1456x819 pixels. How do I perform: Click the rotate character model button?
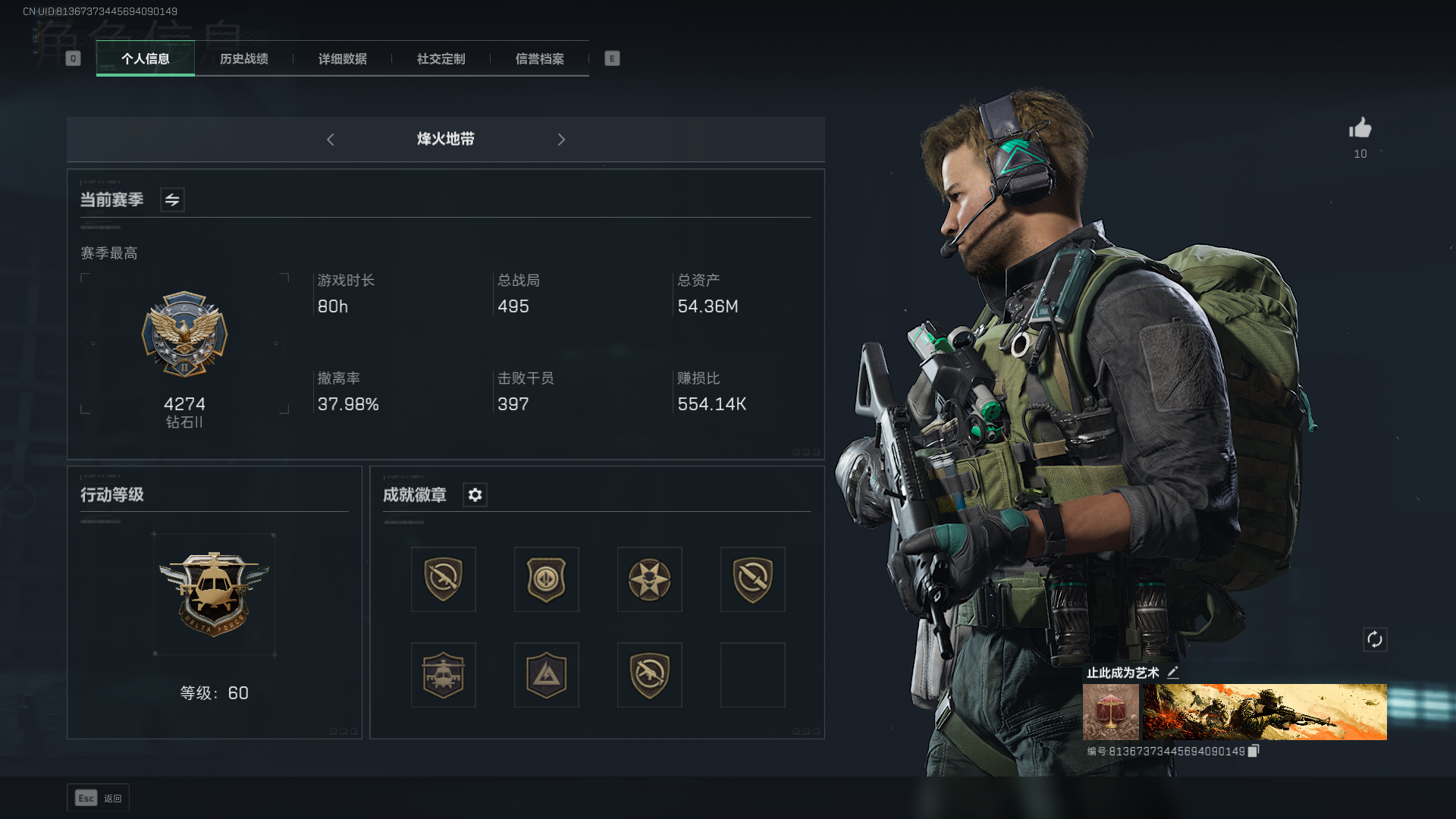[x=1375, y=639]
